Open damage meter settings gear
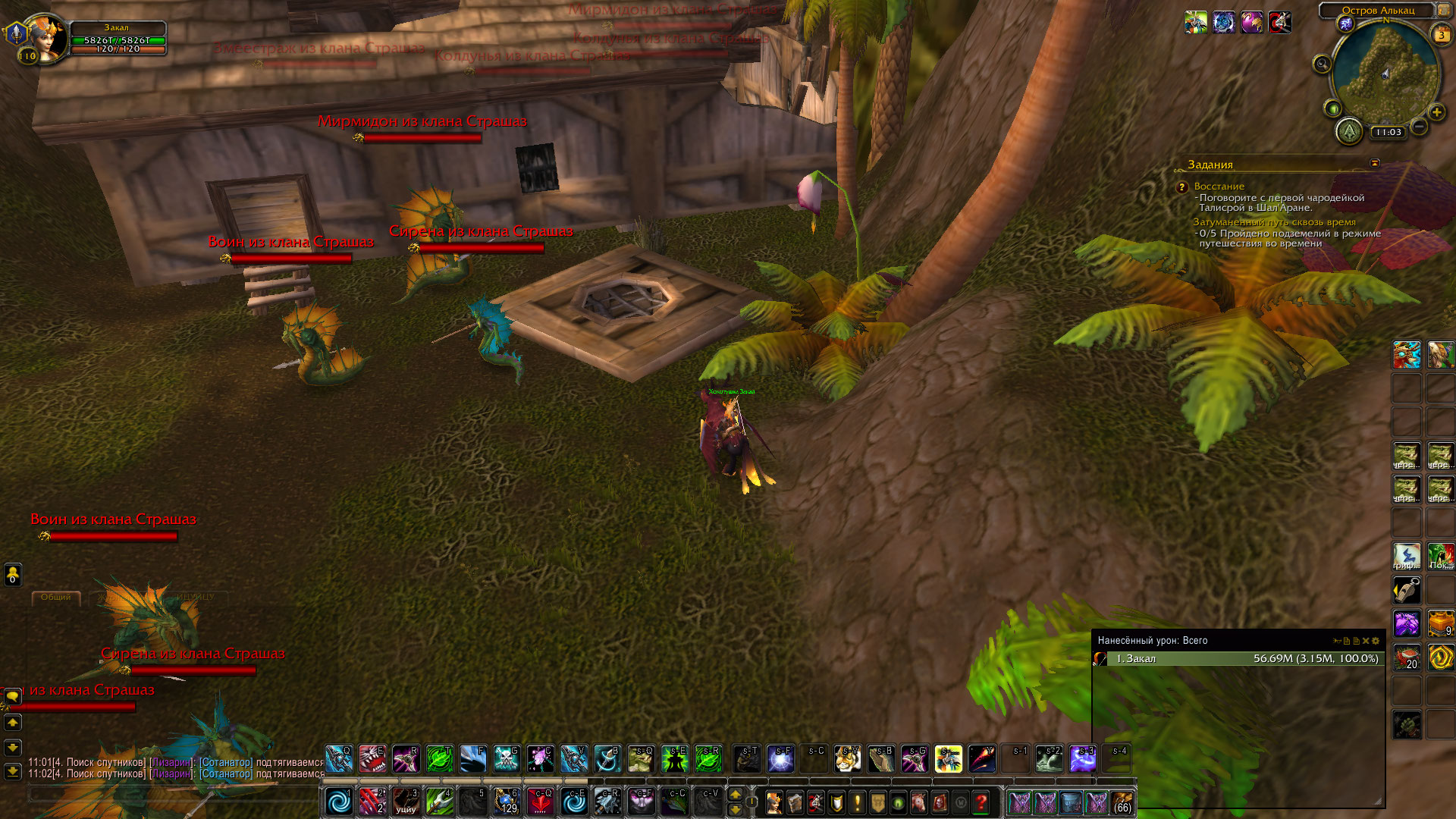Image resolution: width=1456 pixels, height=819 pixels. [1376, 641]
